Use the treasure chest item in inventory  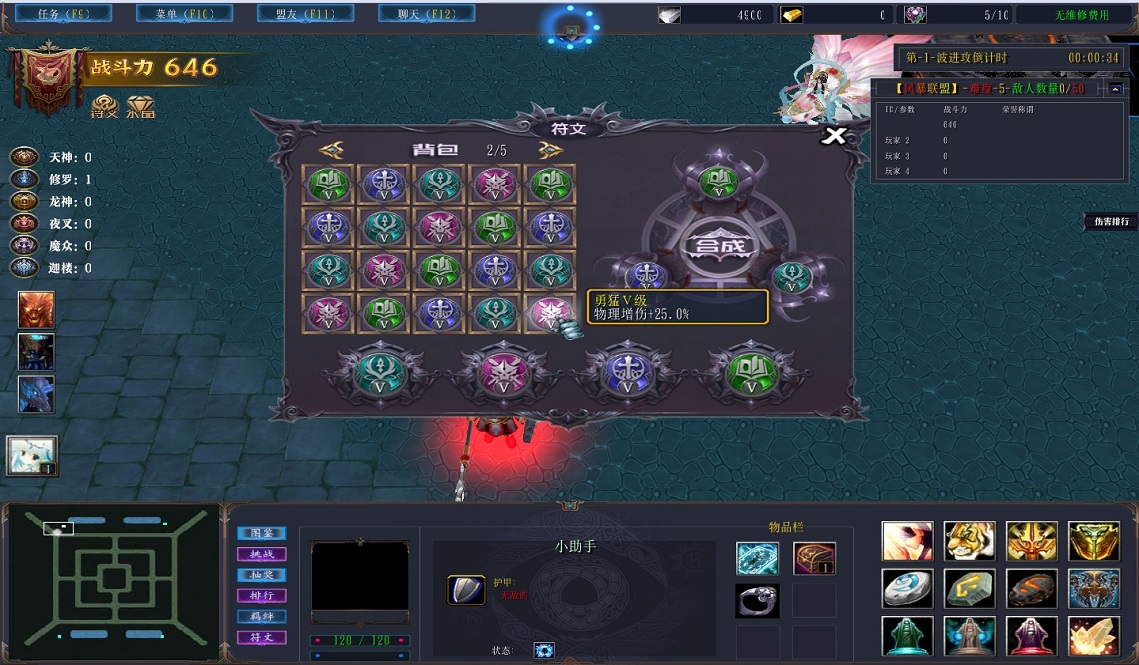(x=814, y=558)
